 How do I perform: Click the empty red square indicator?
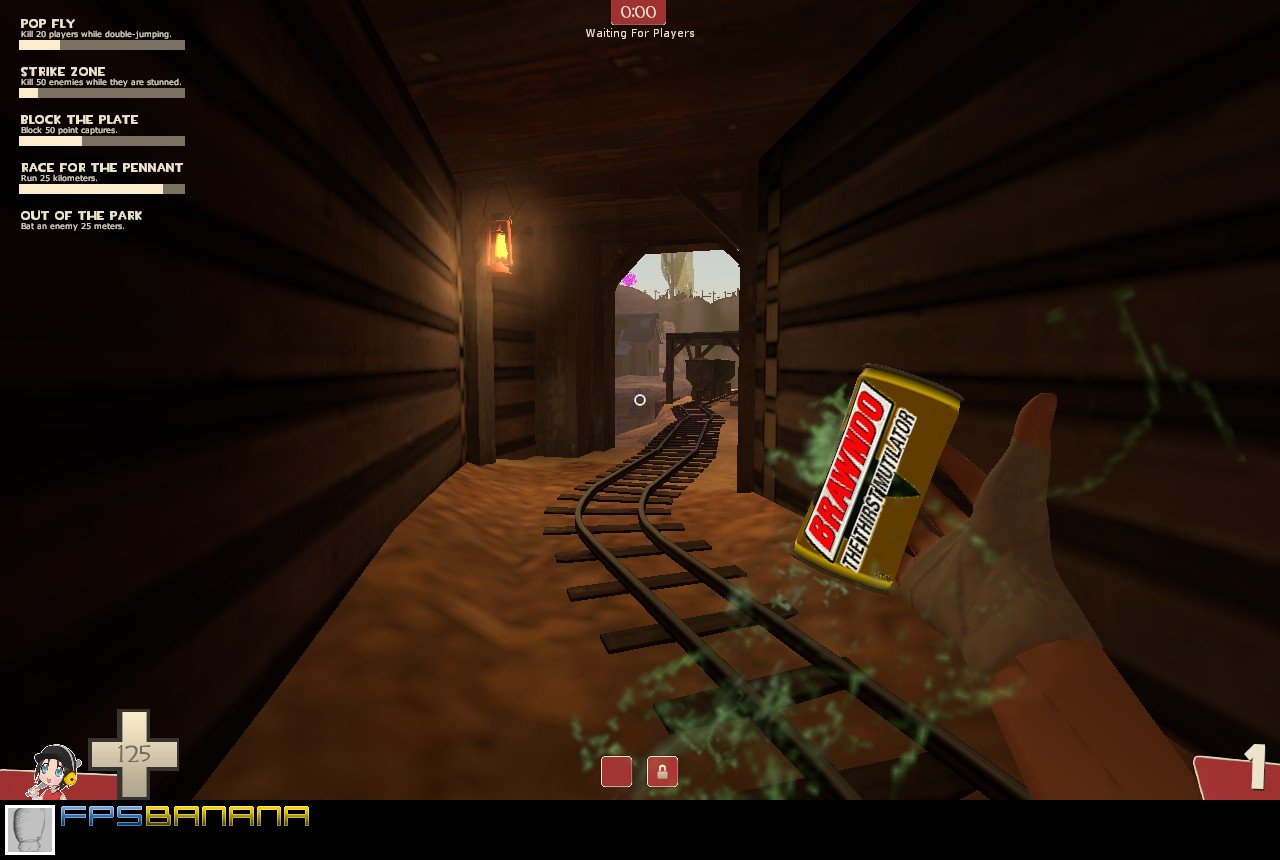615,772
